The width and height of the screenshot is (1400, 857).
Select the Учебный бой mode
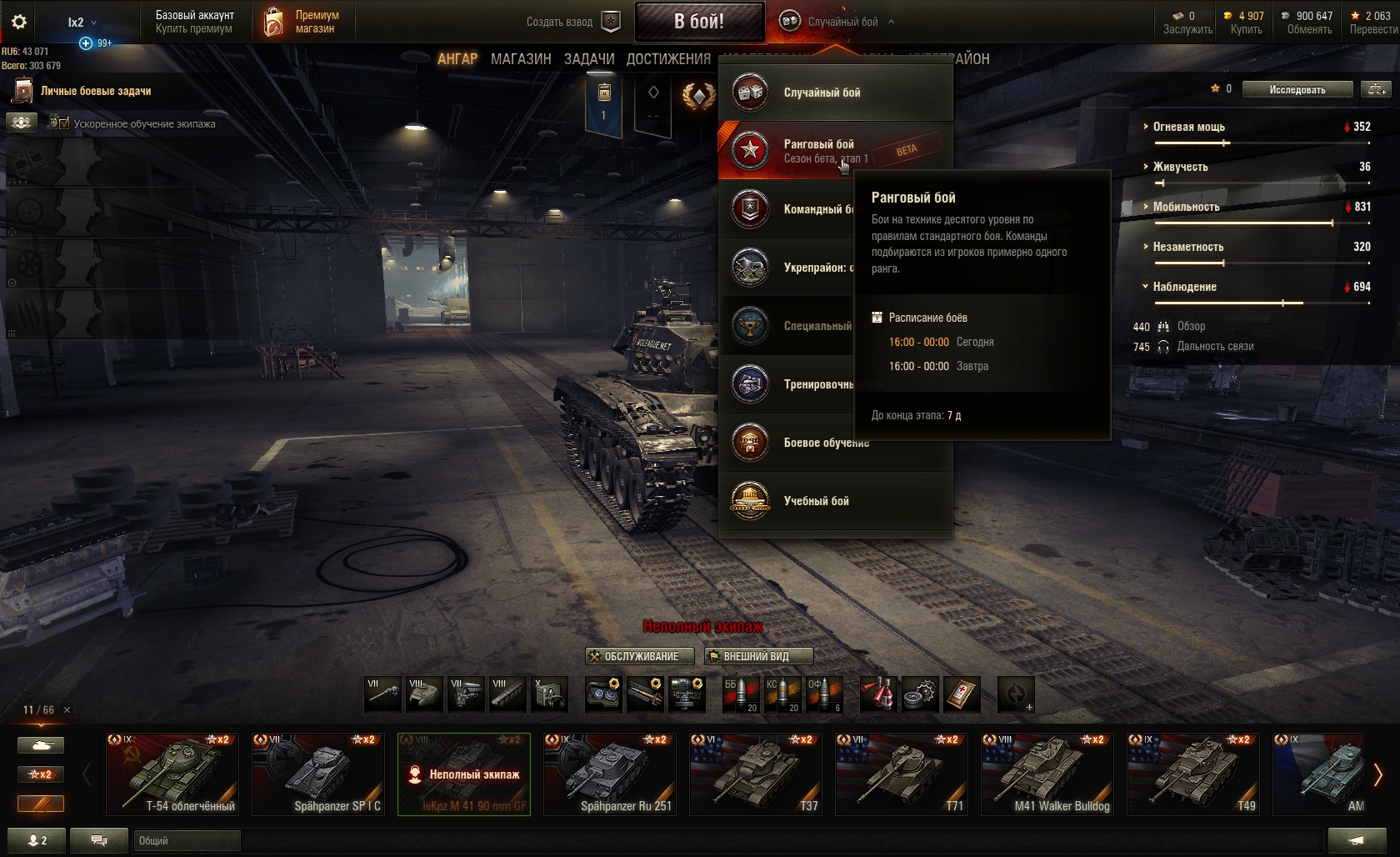816,501
